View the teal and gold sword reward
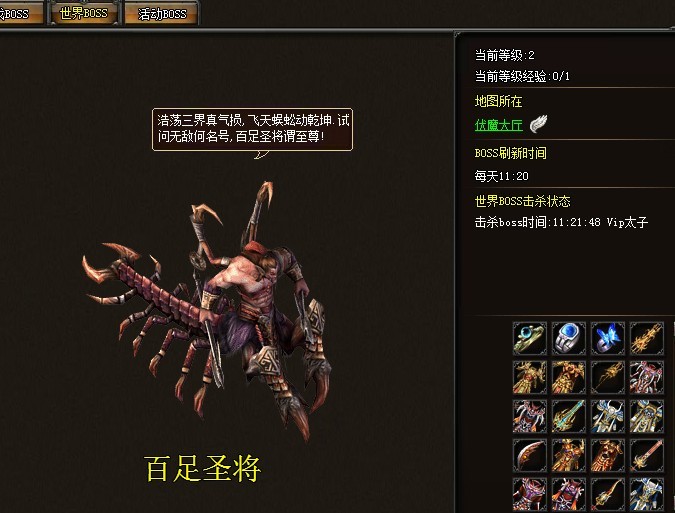 (x=569, y=415)
